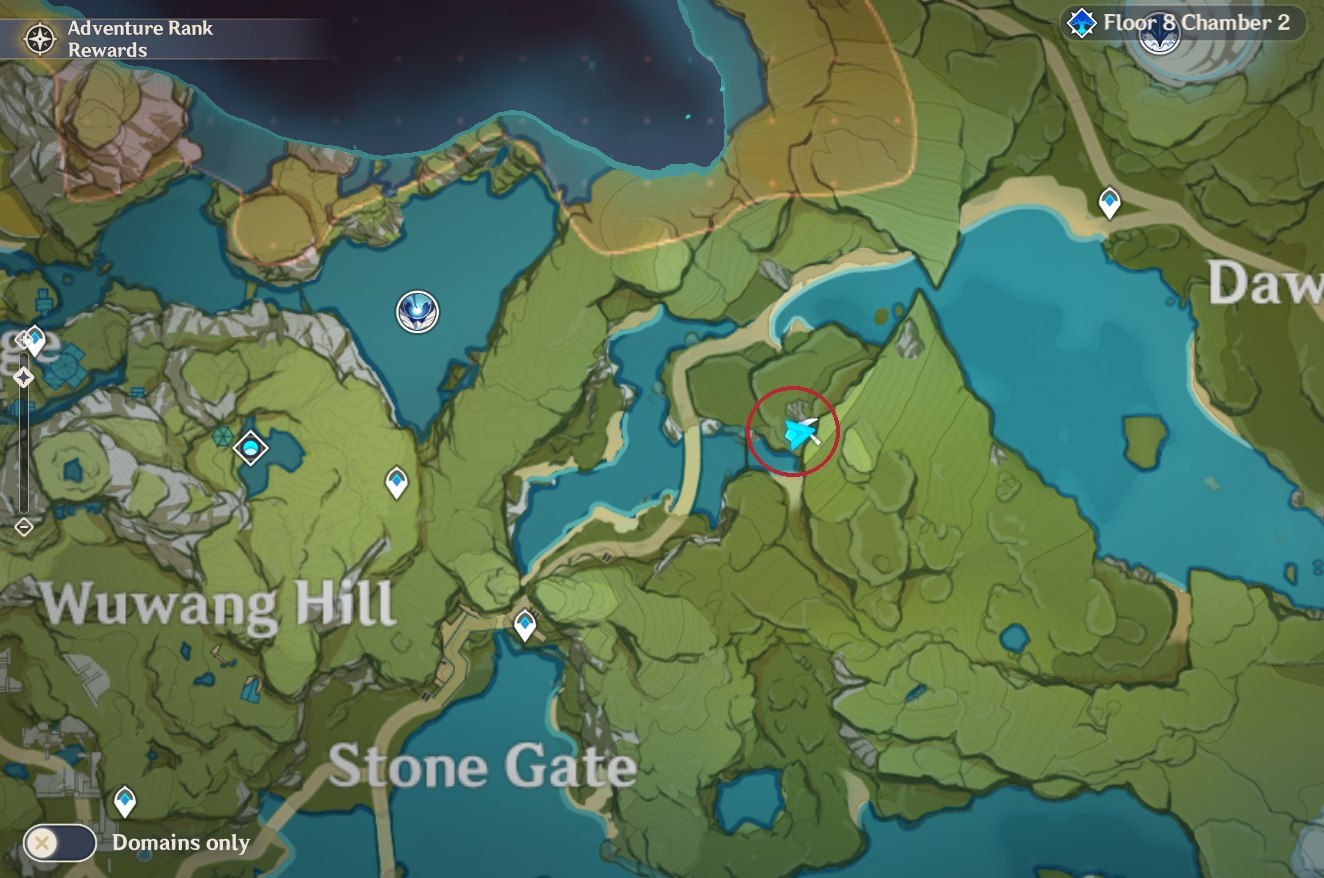Open the Adventure Rank Rewards panel
This screenshot has width=1324, height=878.
[140, 39]
